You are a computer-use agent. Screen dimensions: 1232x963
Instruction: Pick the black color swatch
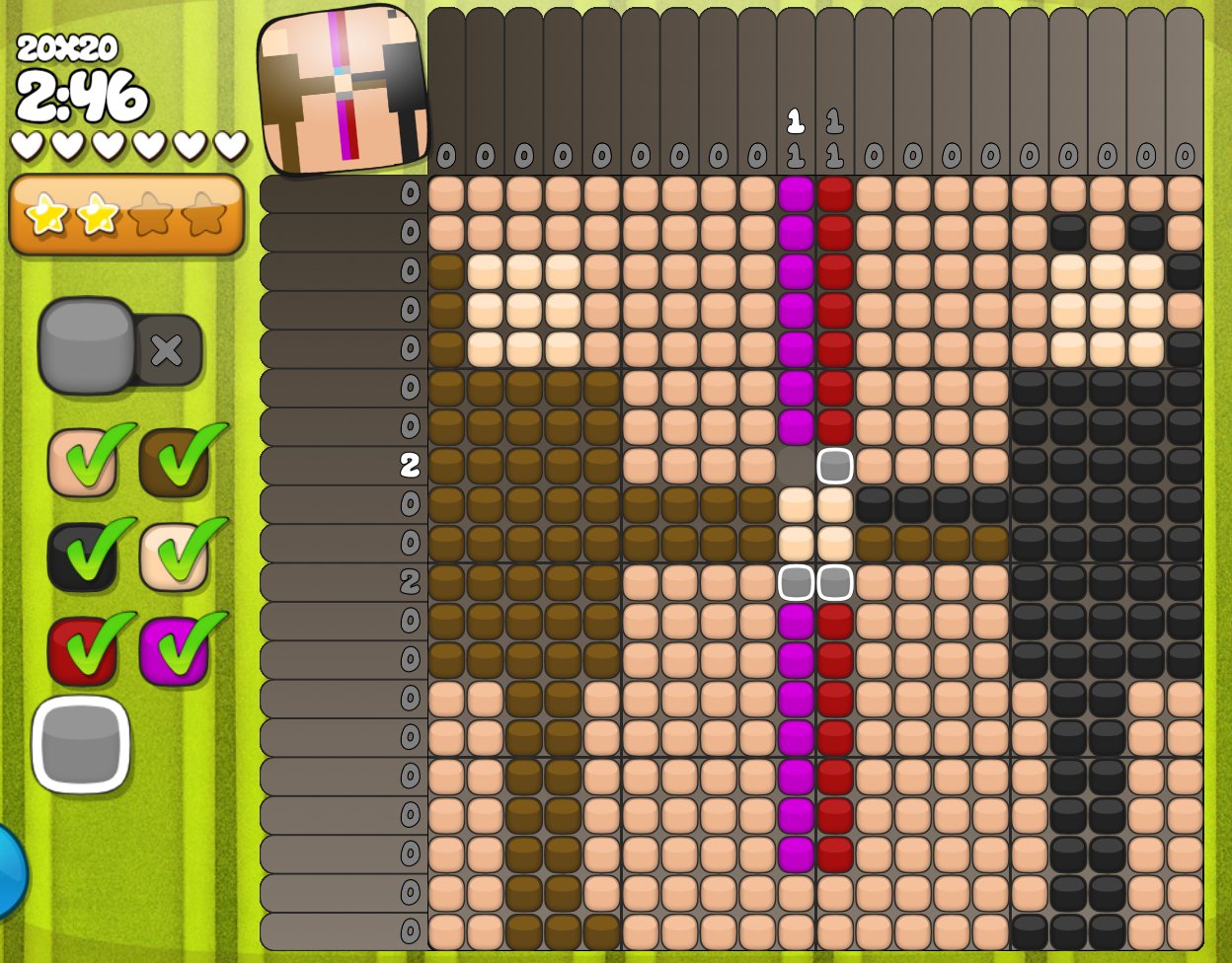[82, 556]
